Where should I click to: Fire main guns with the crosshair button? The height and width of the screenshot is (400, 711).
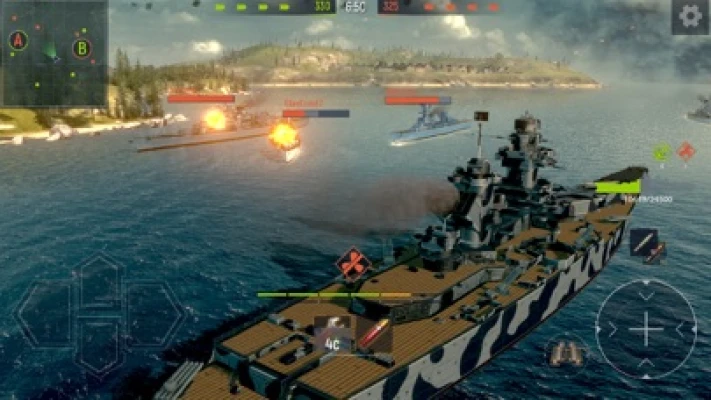click(x=645, y=328)
